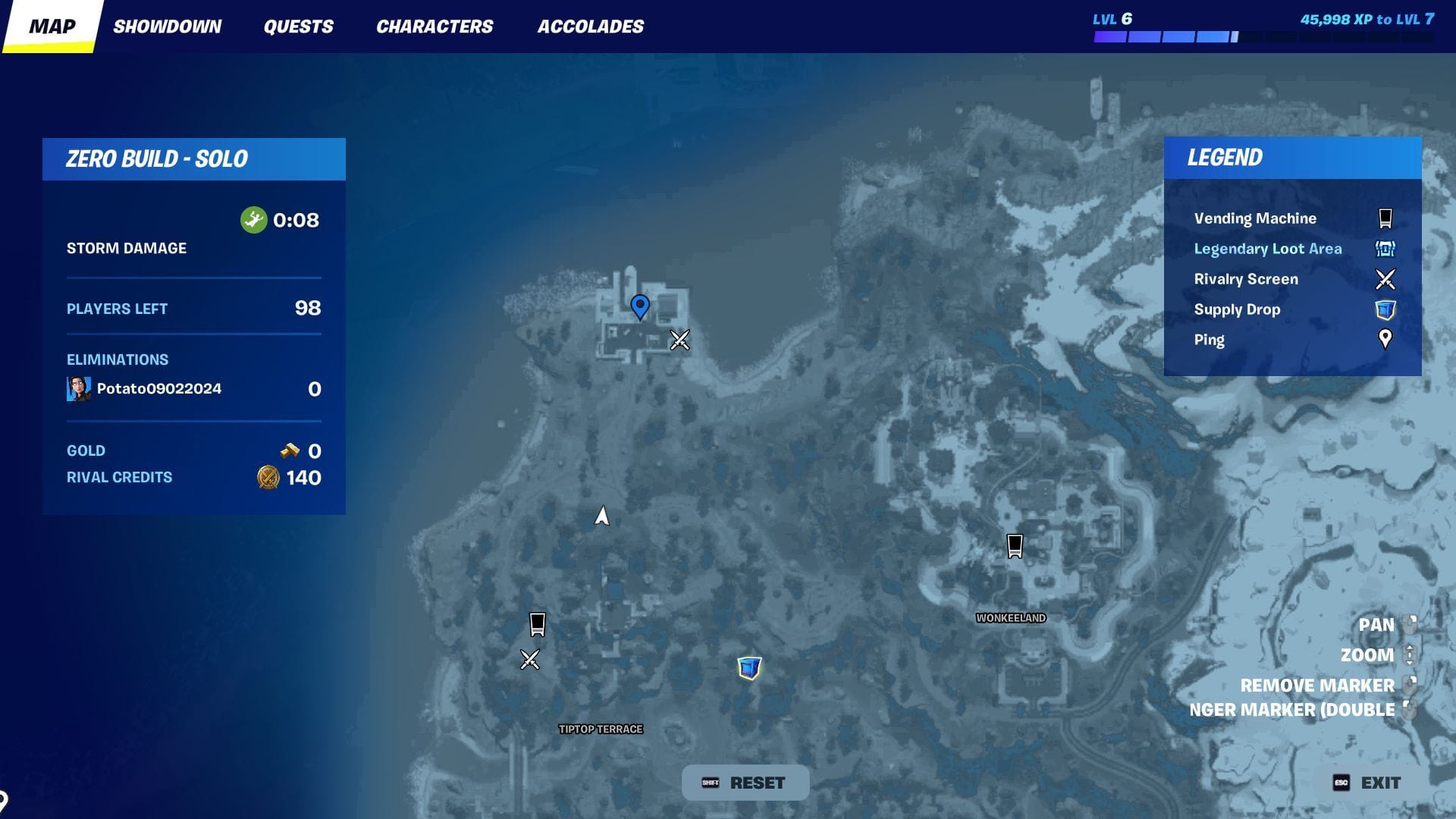Click the Supply Drop marker on the map
This screenshot has width=1456, height=819.
(749, 667)
